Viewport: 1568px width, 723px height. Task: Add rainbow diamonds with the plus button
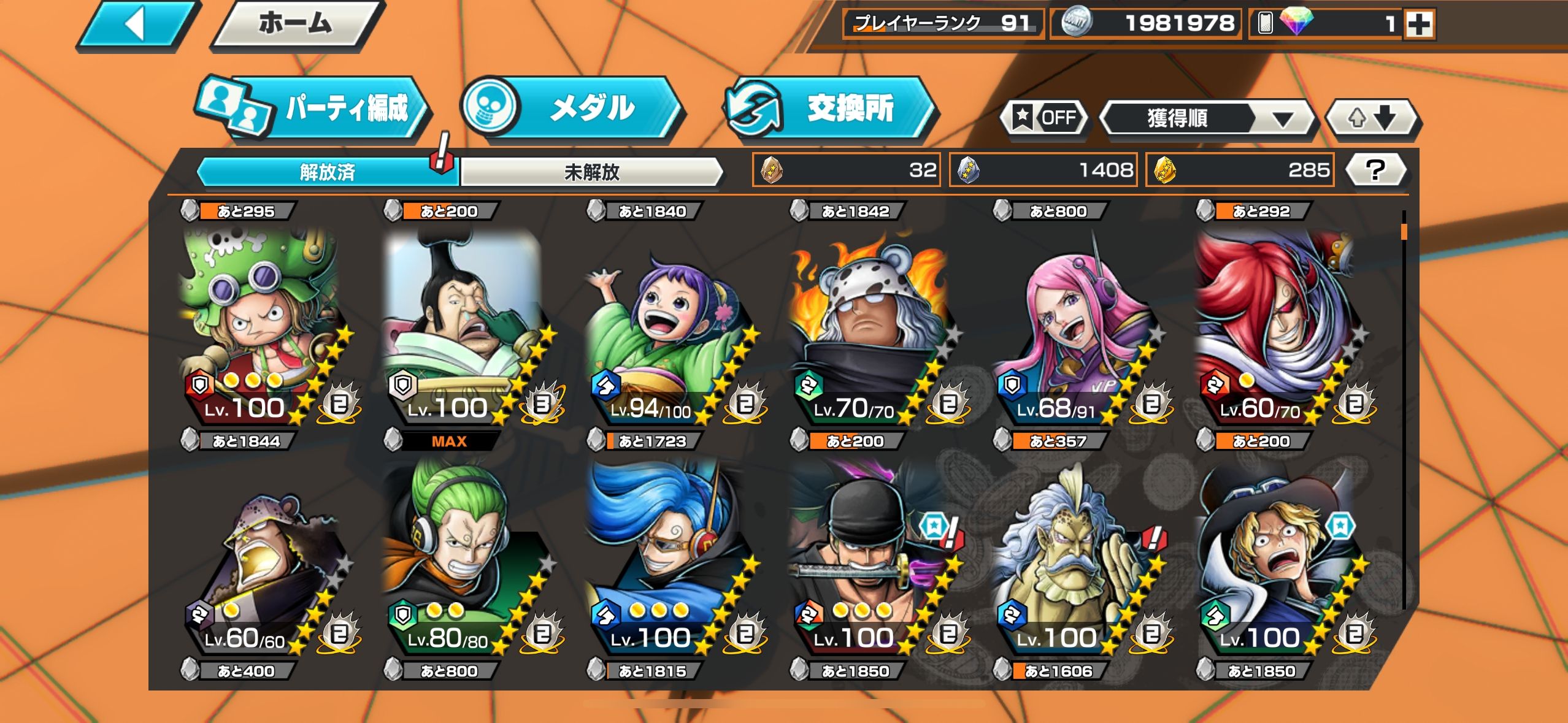point(1419,25)
